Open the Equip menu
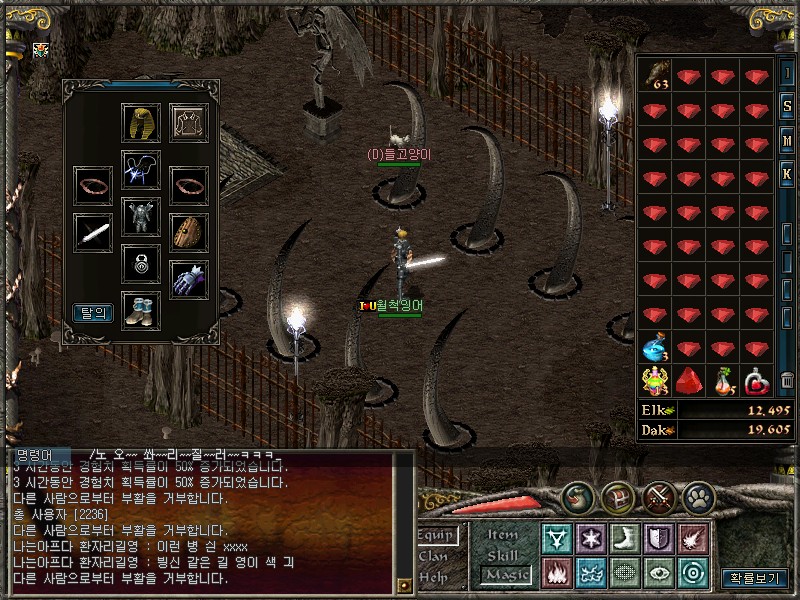 [x=436, y=536]
